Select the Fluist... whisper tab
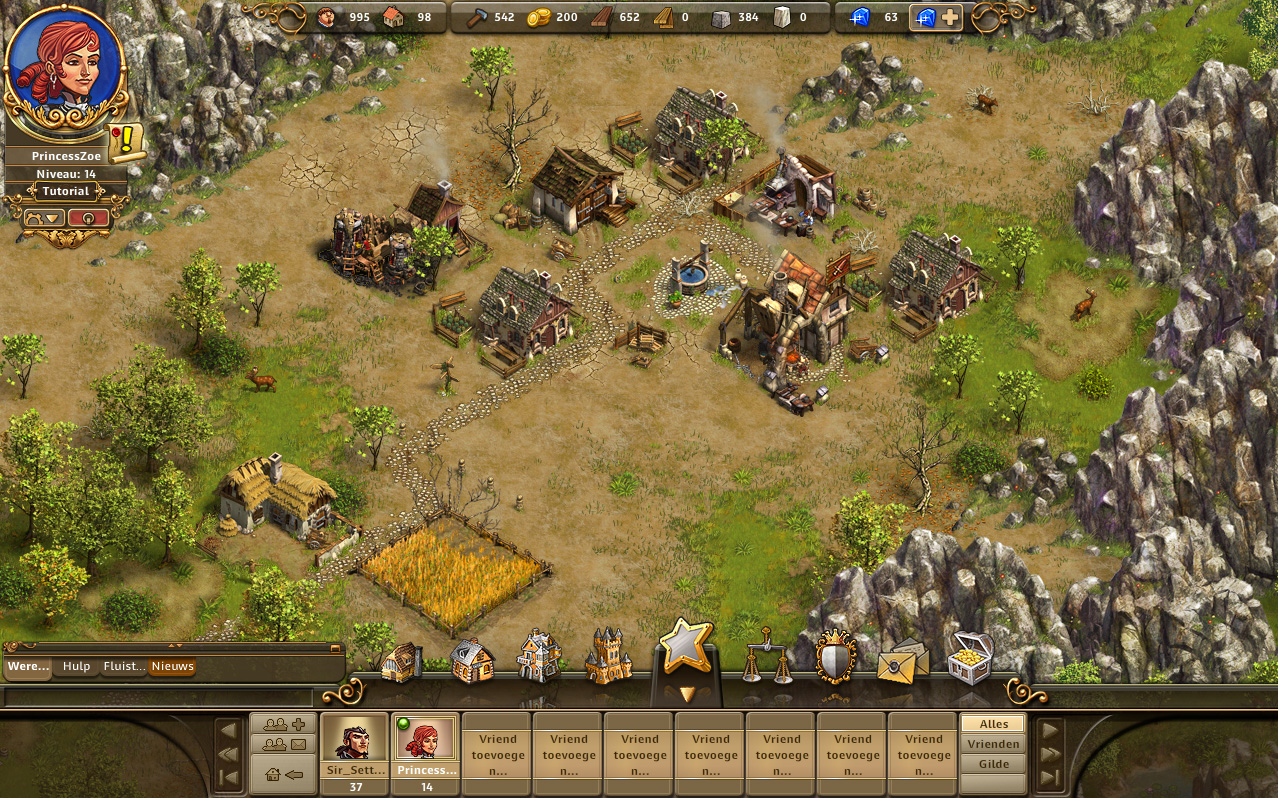 click(124, 666)
